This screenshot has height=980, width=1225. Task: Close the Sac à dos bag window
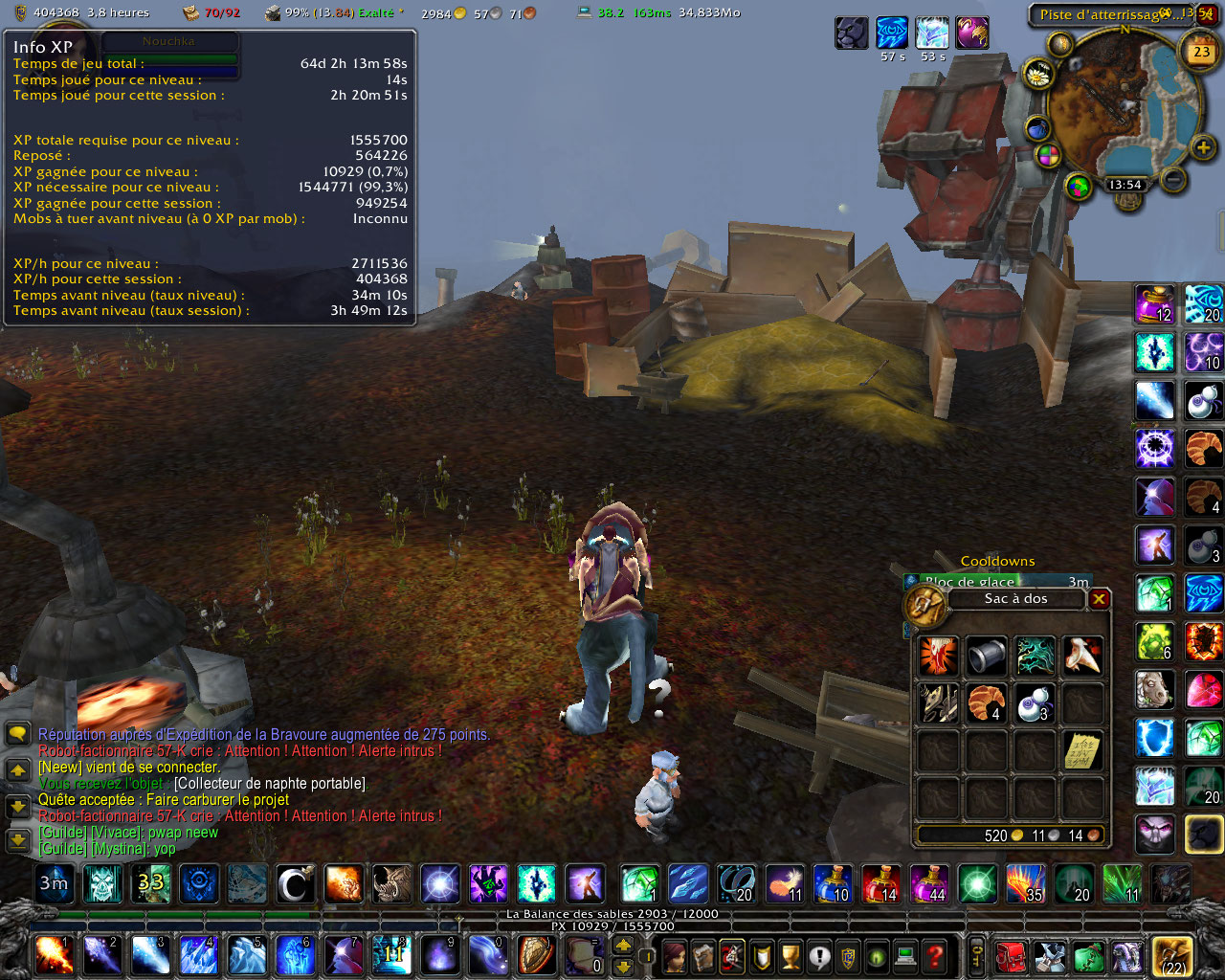click(1099, 599)
